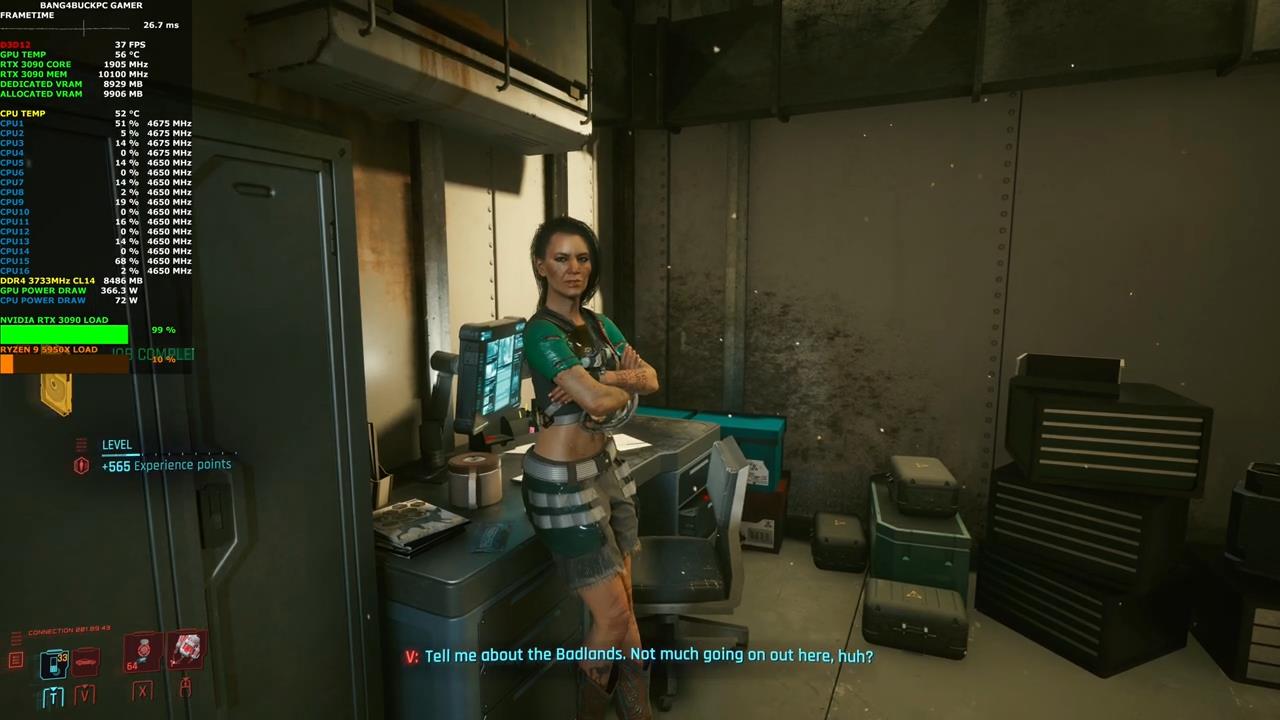
Task: Click the yellow shard notification icon
Action: pyautogui.click(x=57, y=394)
